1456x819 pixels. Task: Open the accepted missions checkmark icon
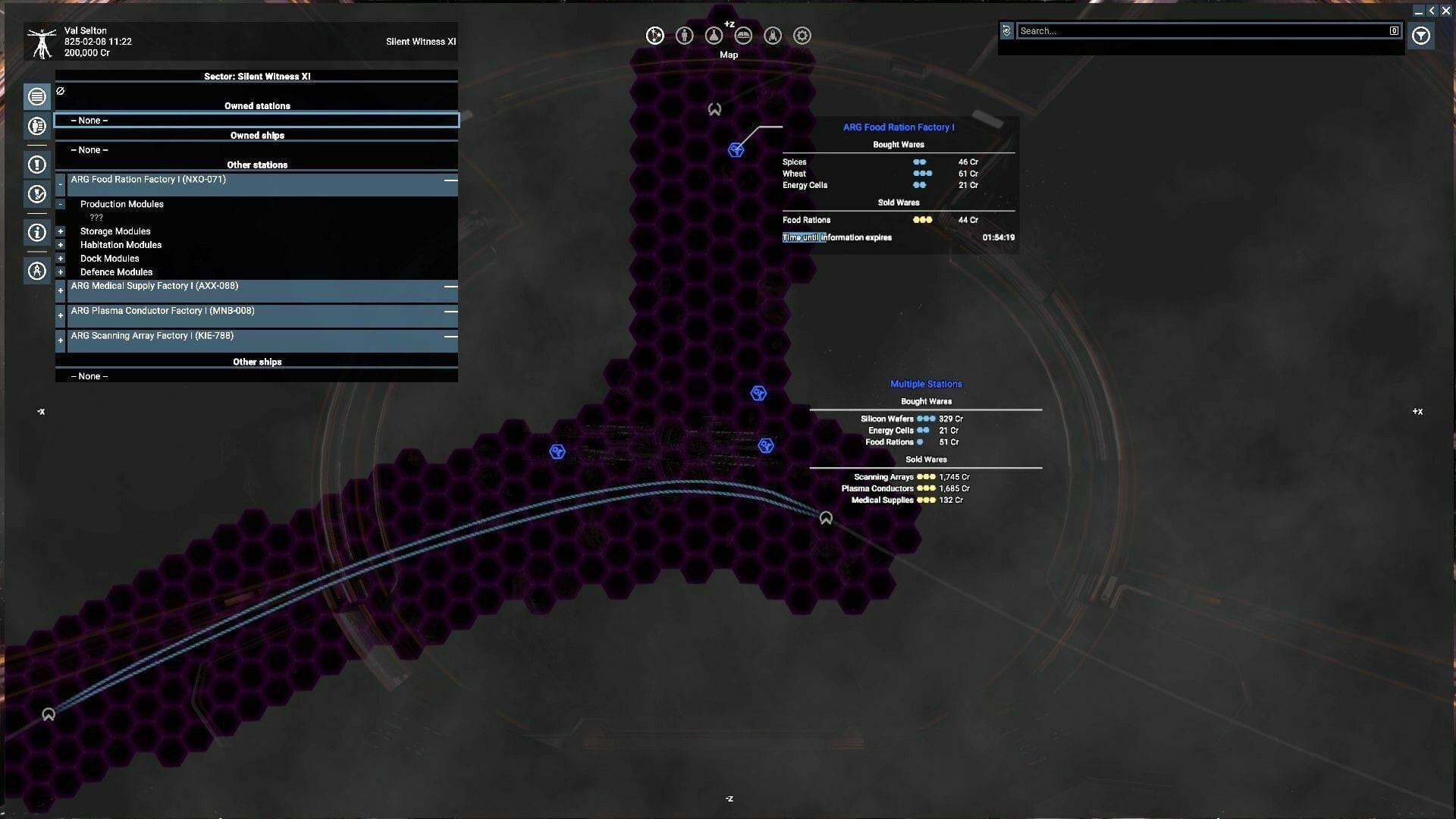click(36, 194)
